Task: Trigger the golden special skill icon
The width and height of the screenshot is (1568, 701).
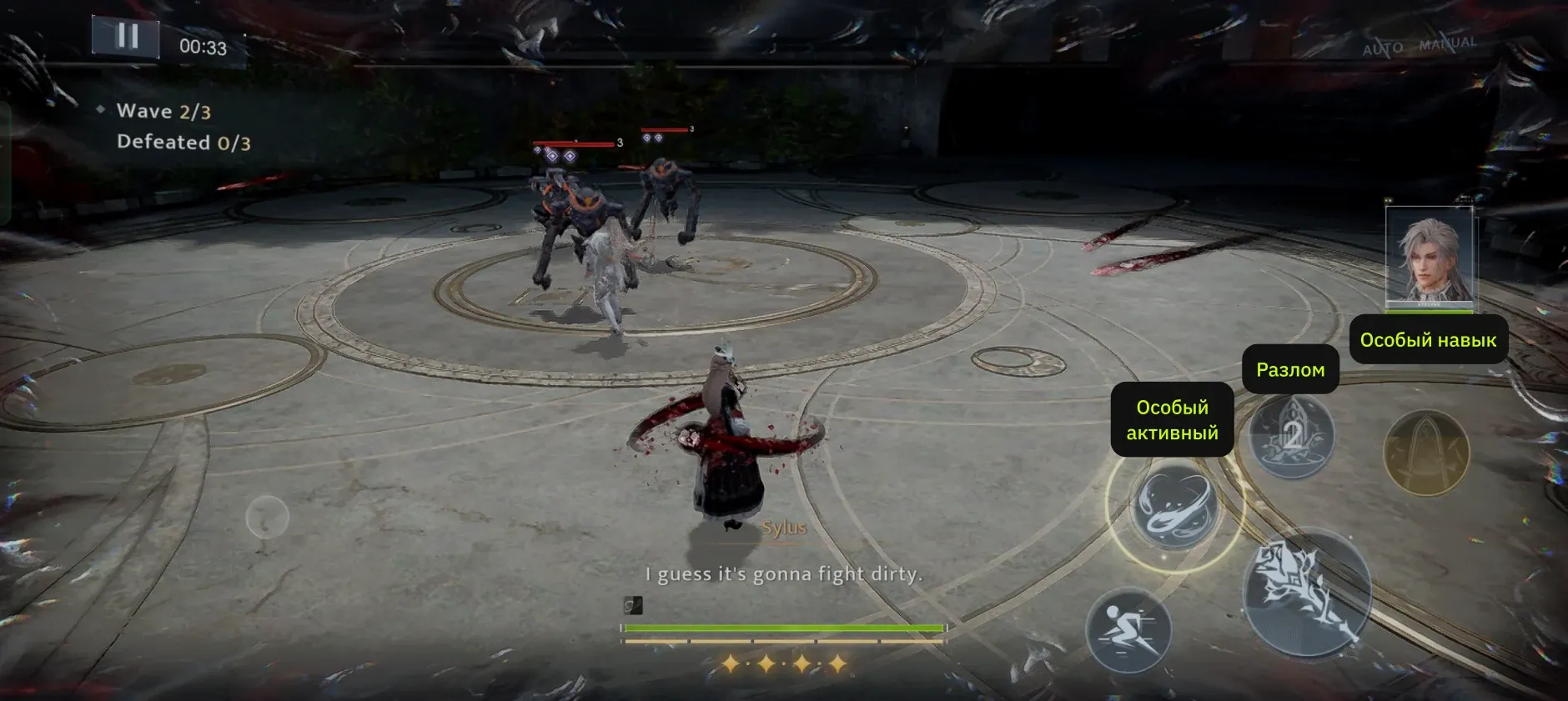Action: (1425, 453)
